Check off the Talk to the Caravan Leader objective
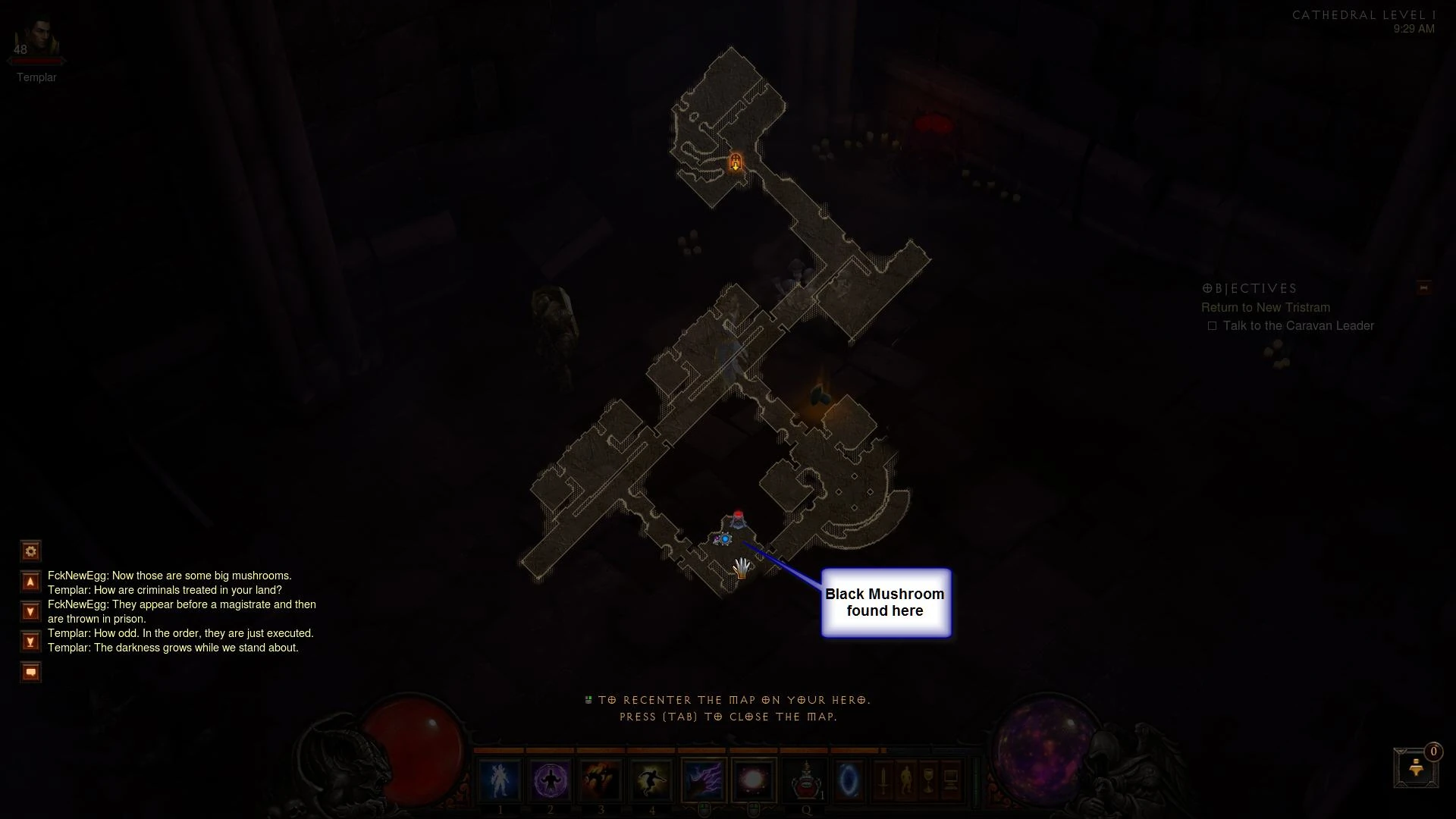Screen dimensions: 1456x819 [x=1213, y=325]
